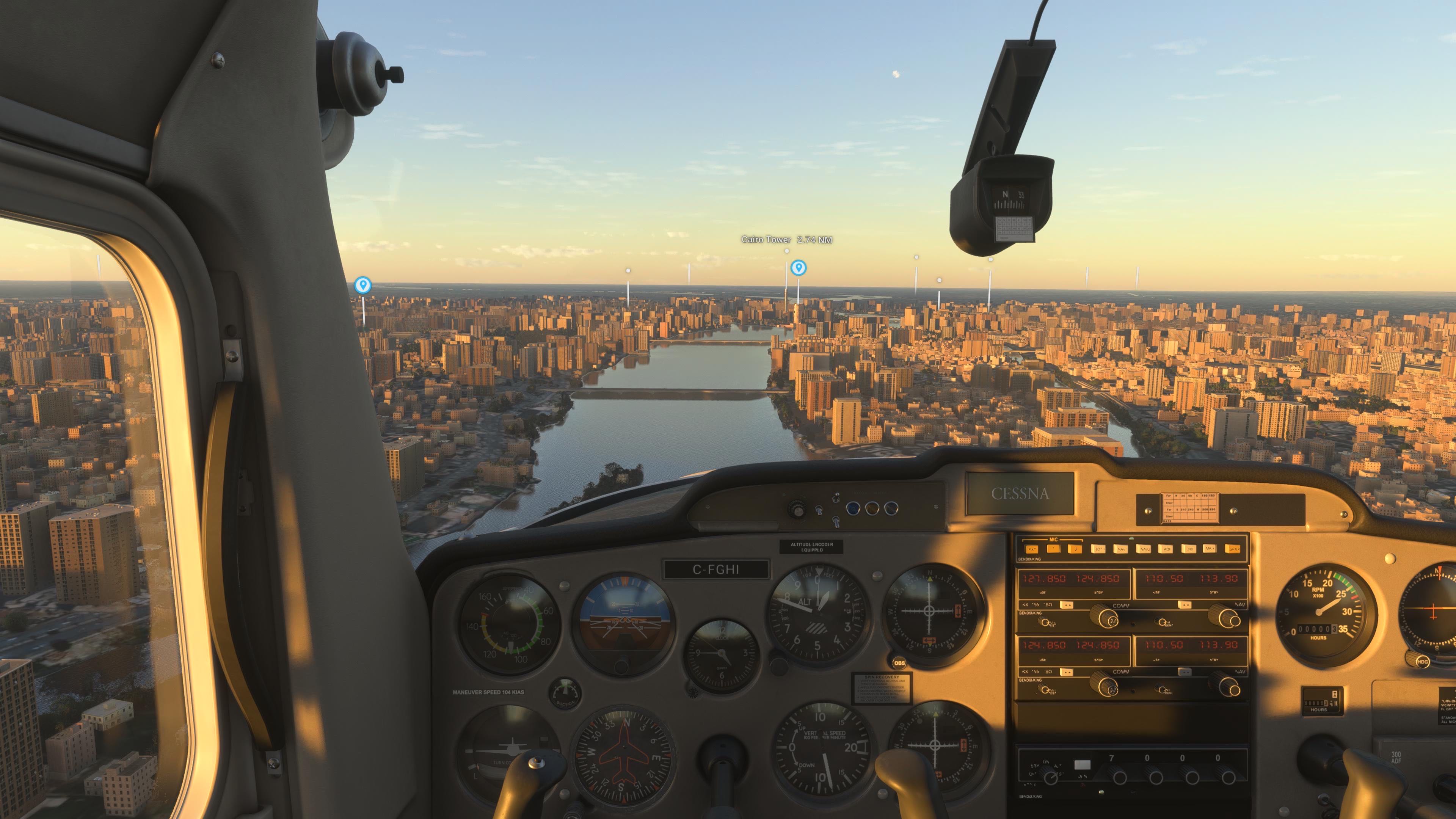
Task: Turn the OBS knob on the nav indicator
Action: (x=899, y=662)
